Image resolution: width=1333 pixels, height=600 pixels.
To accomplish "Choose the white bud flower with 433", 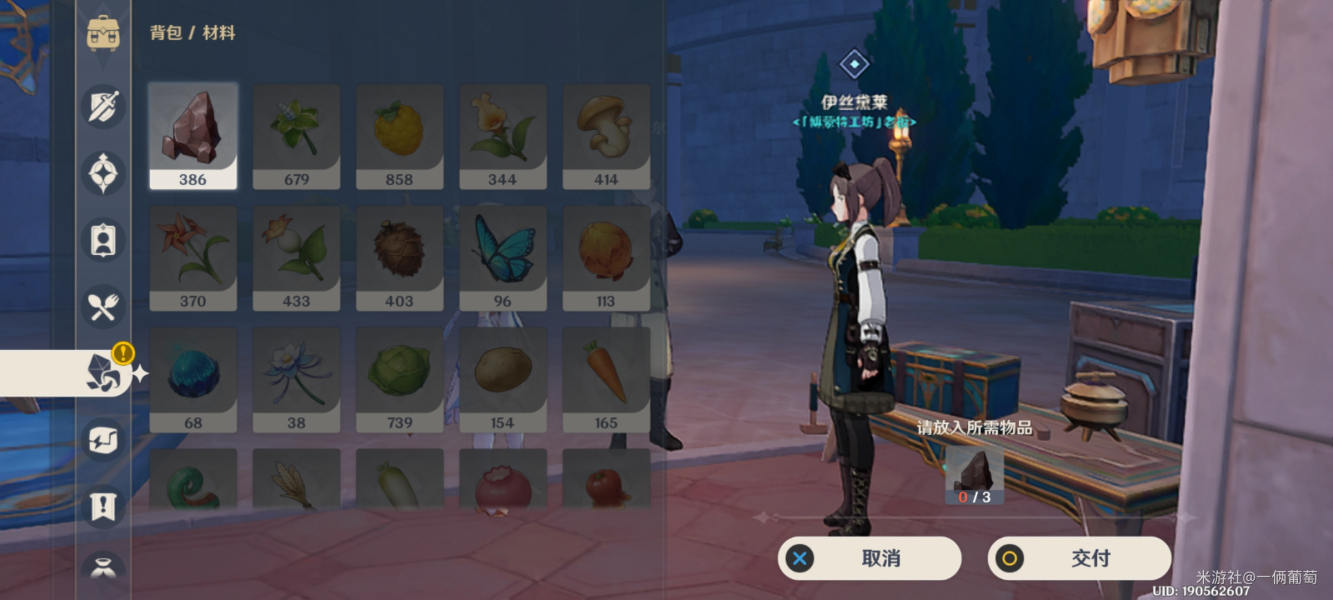I will (296, 257).
